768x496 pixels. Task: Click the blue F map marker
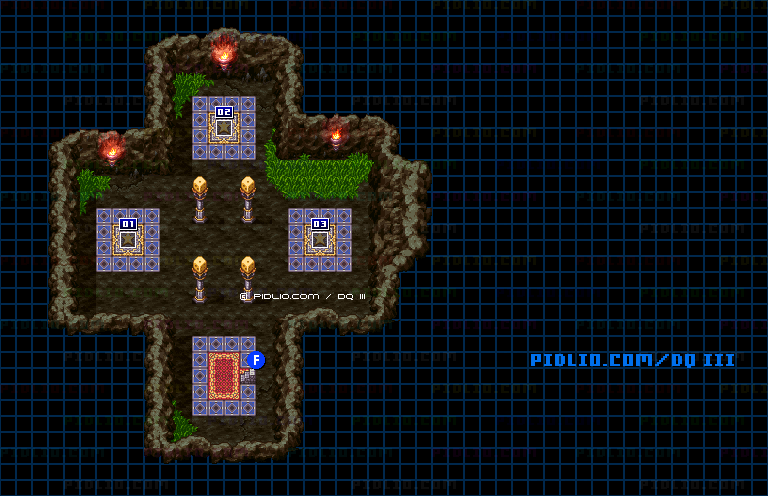(x=256, y=360)
